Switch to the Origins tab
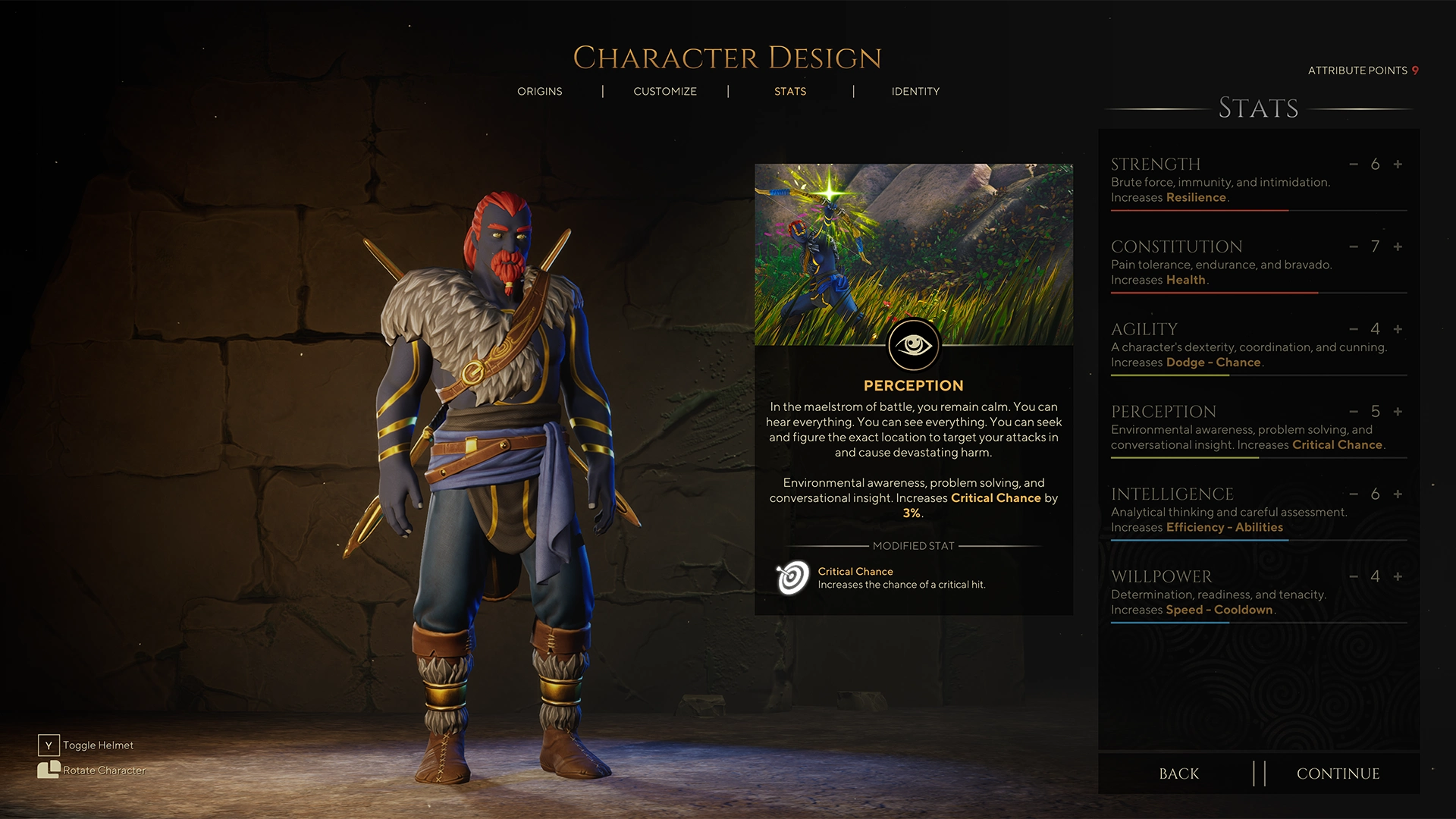The image size is (1456, 819). pos(540,91)
